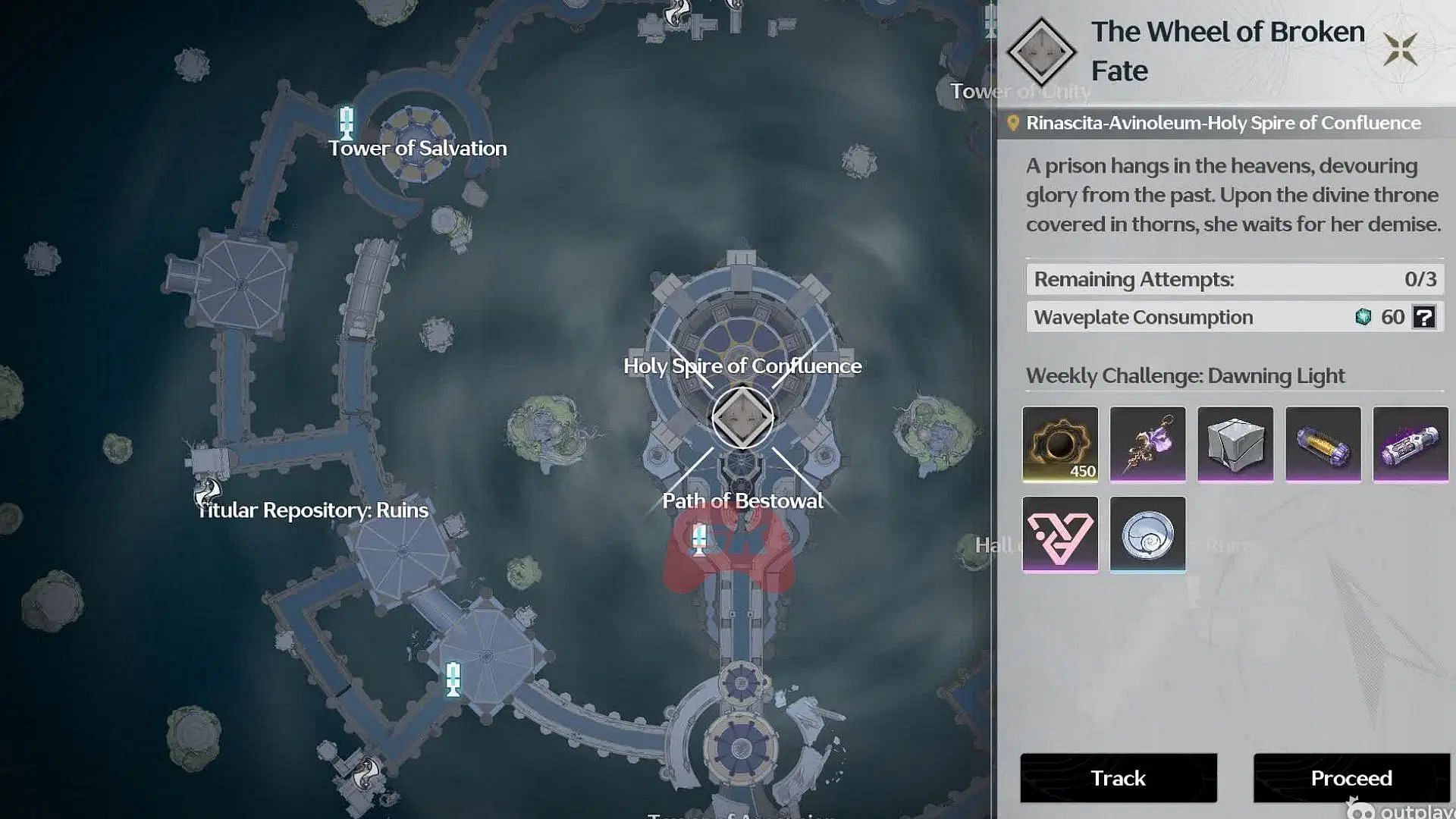Select the Titular Repository: Ruins map marker

point(207,491)
